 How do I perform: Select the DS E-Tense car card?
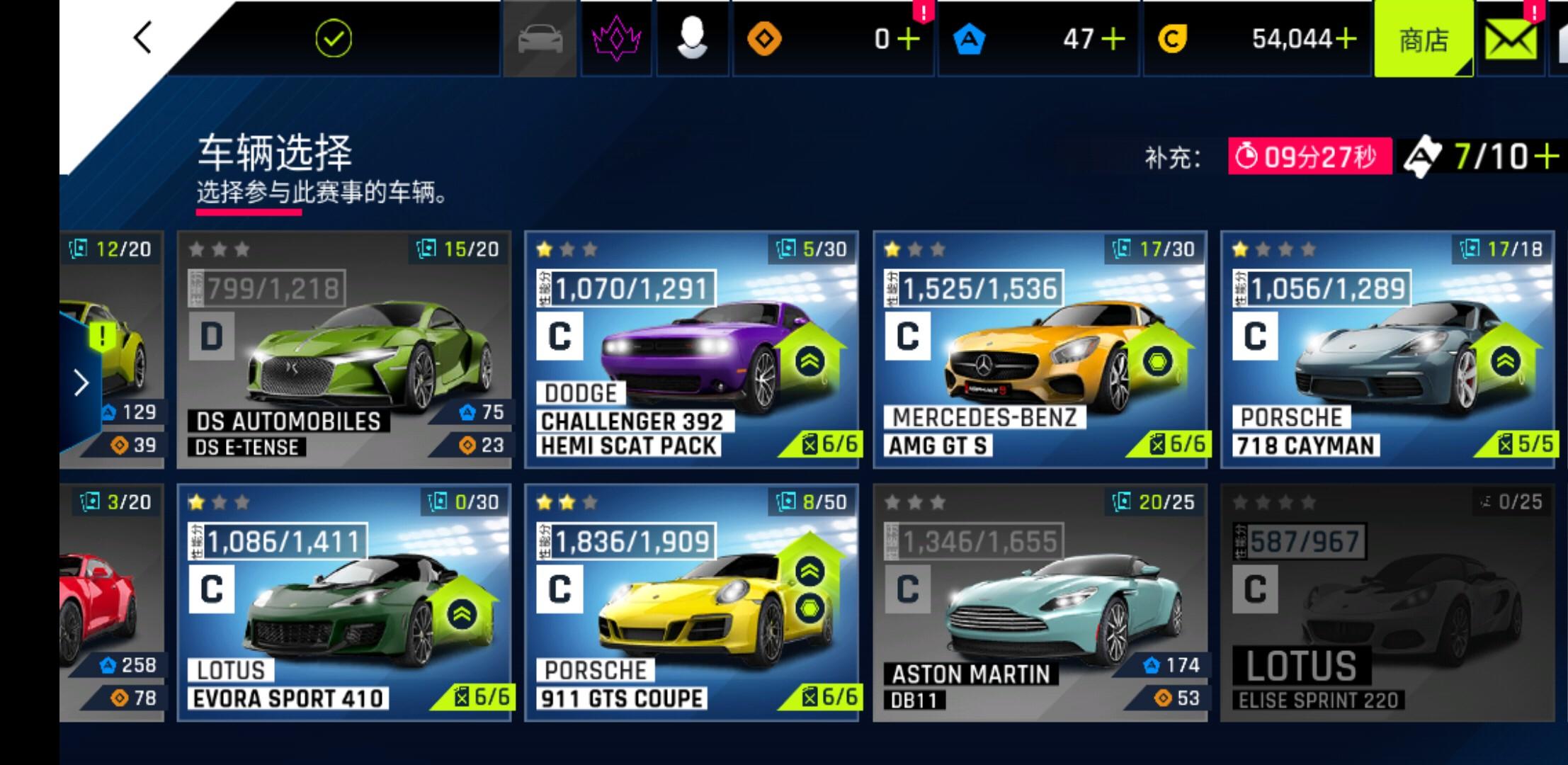(343, 349)
